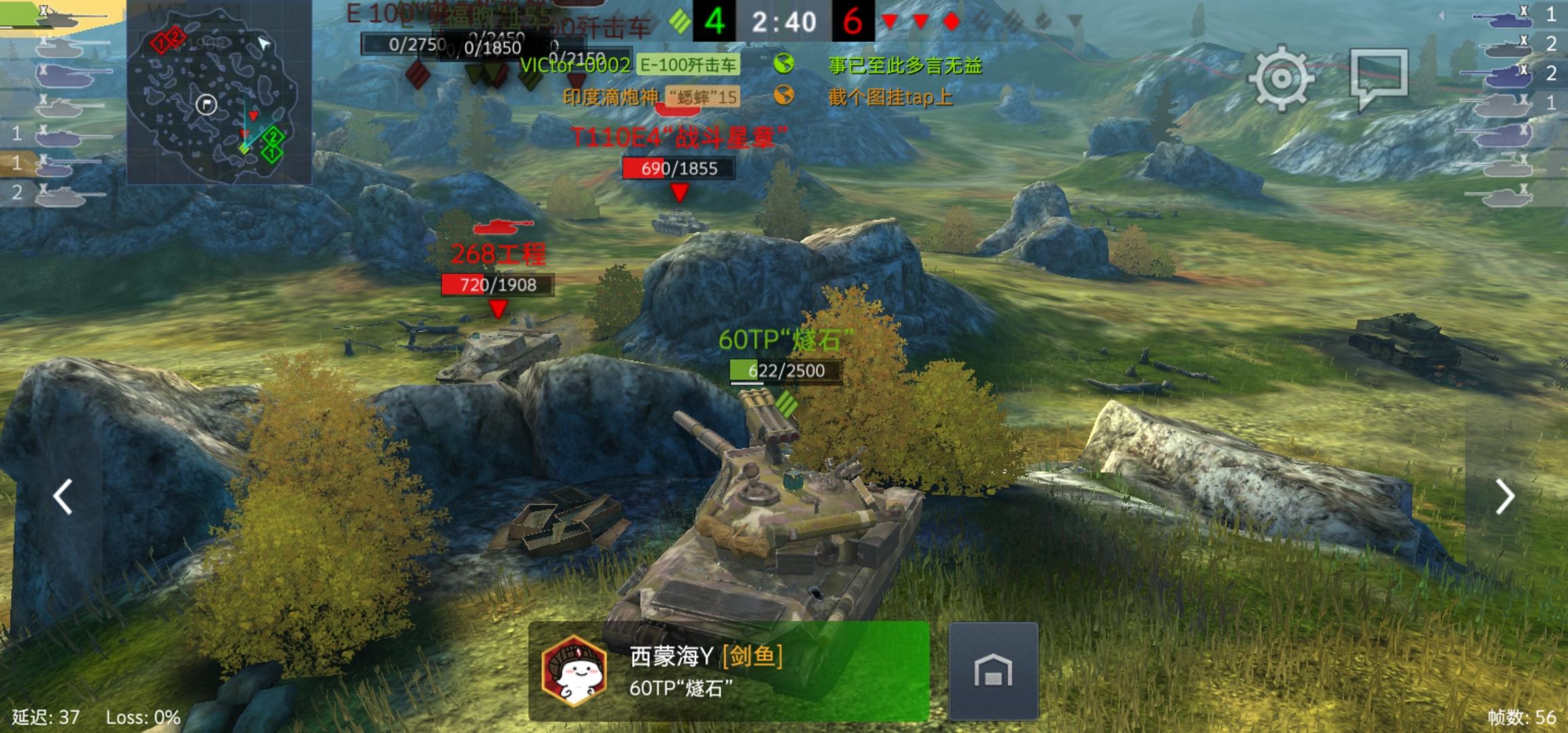Select the red diamond enemy marker near timer
Screen dimensions: 1568x733
coord(953,21)
